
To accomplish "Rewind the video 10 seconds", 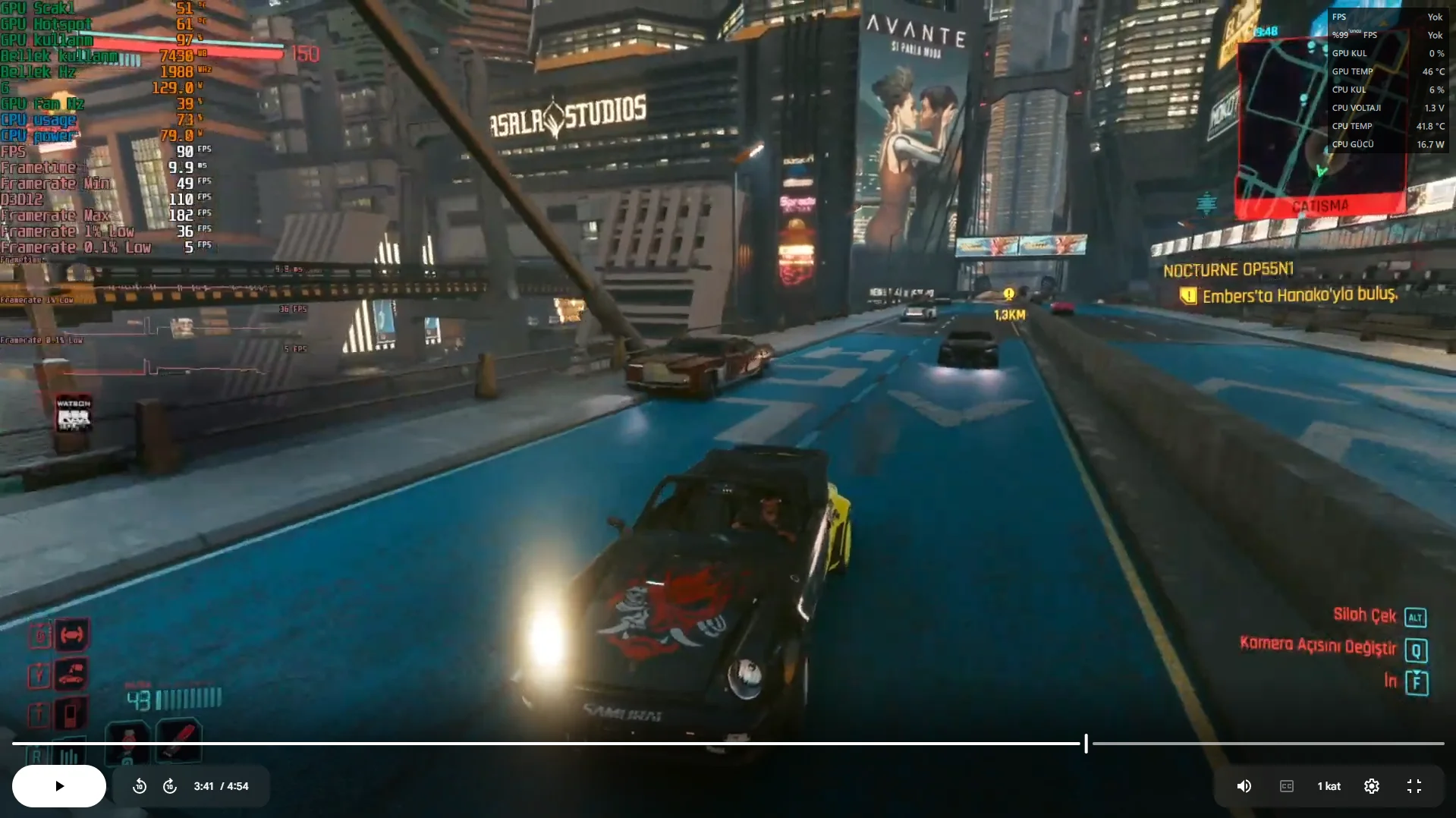I will (x=140, y=786).
